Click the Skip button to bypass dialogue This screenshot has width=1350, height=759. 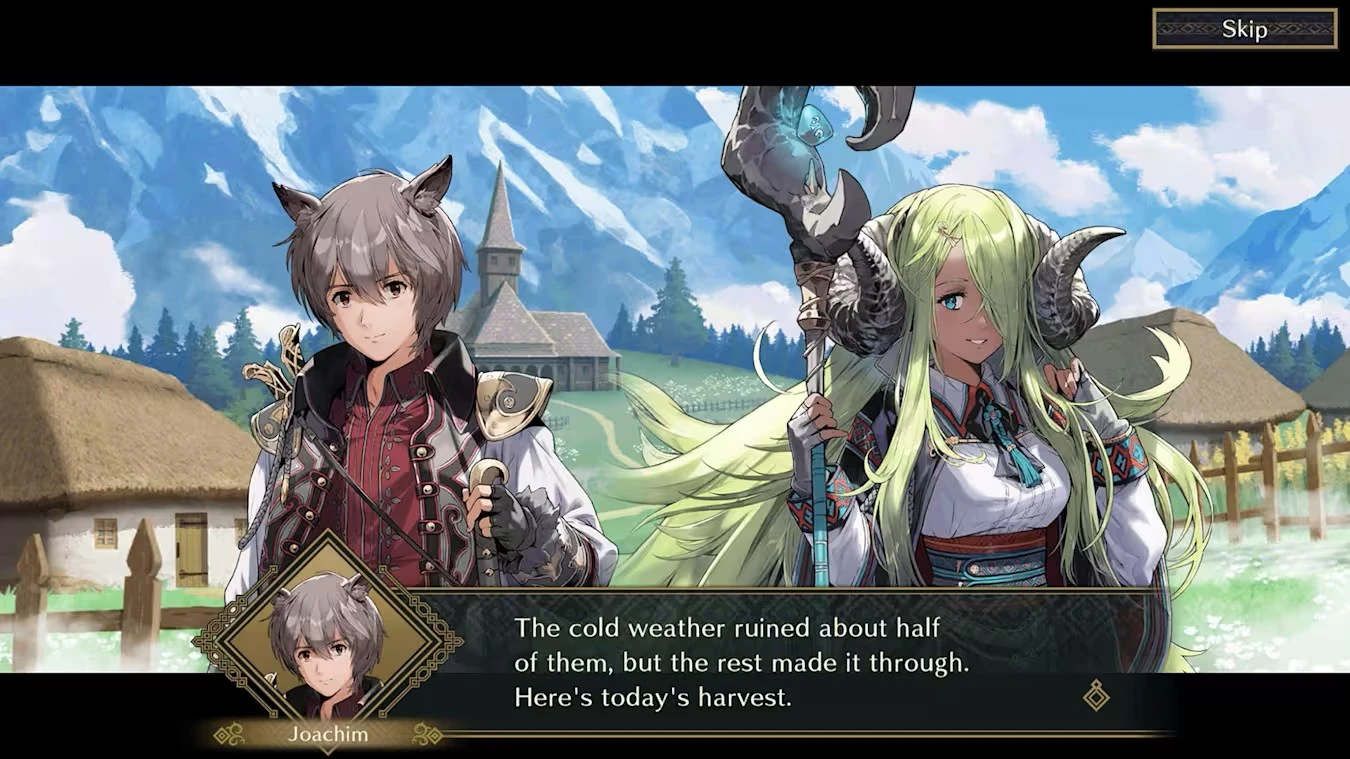click(1244, 29)
